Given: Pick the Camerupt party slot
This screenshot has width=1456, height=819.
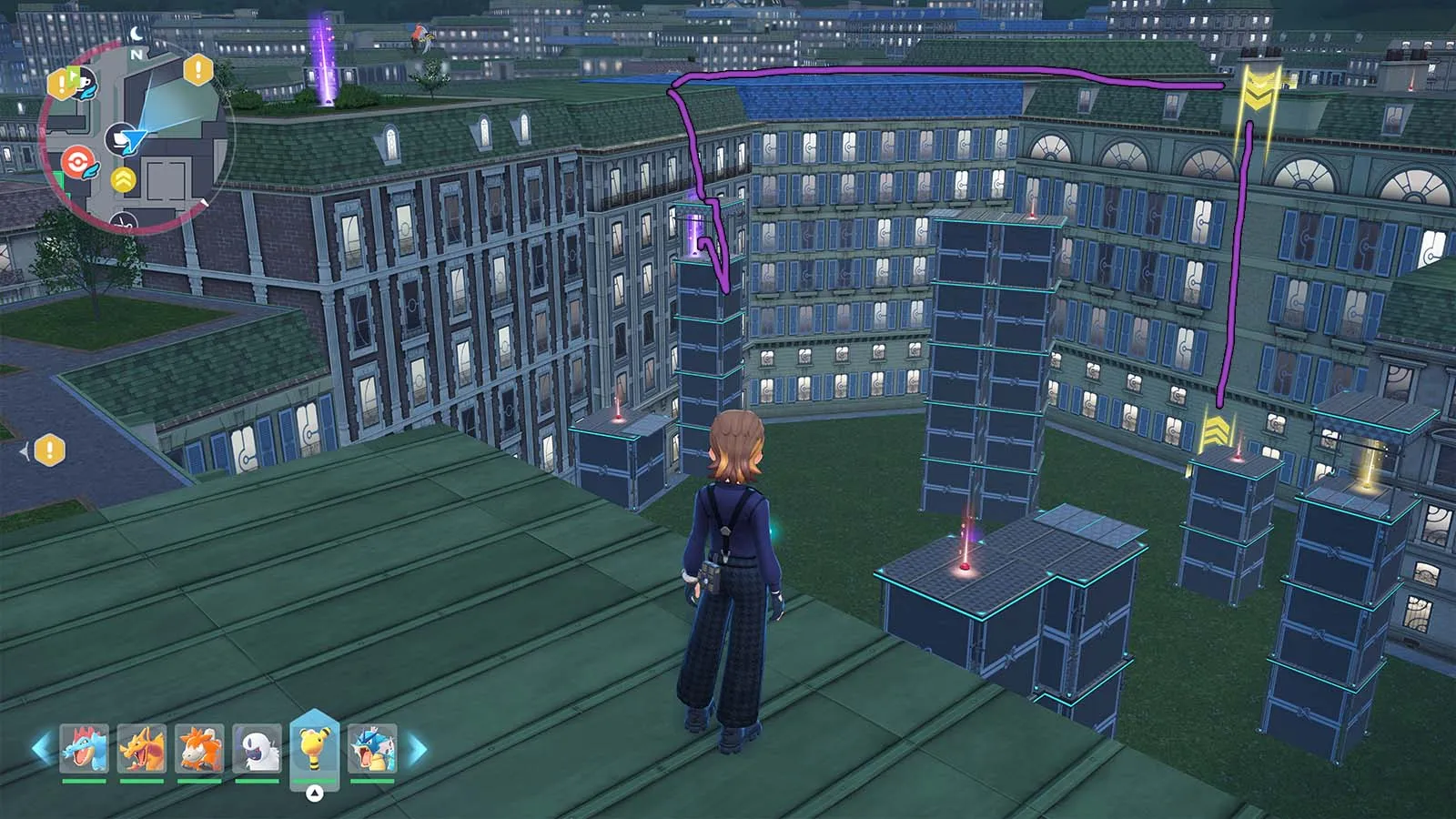Looking at the screenshot, I should [199, 748].
